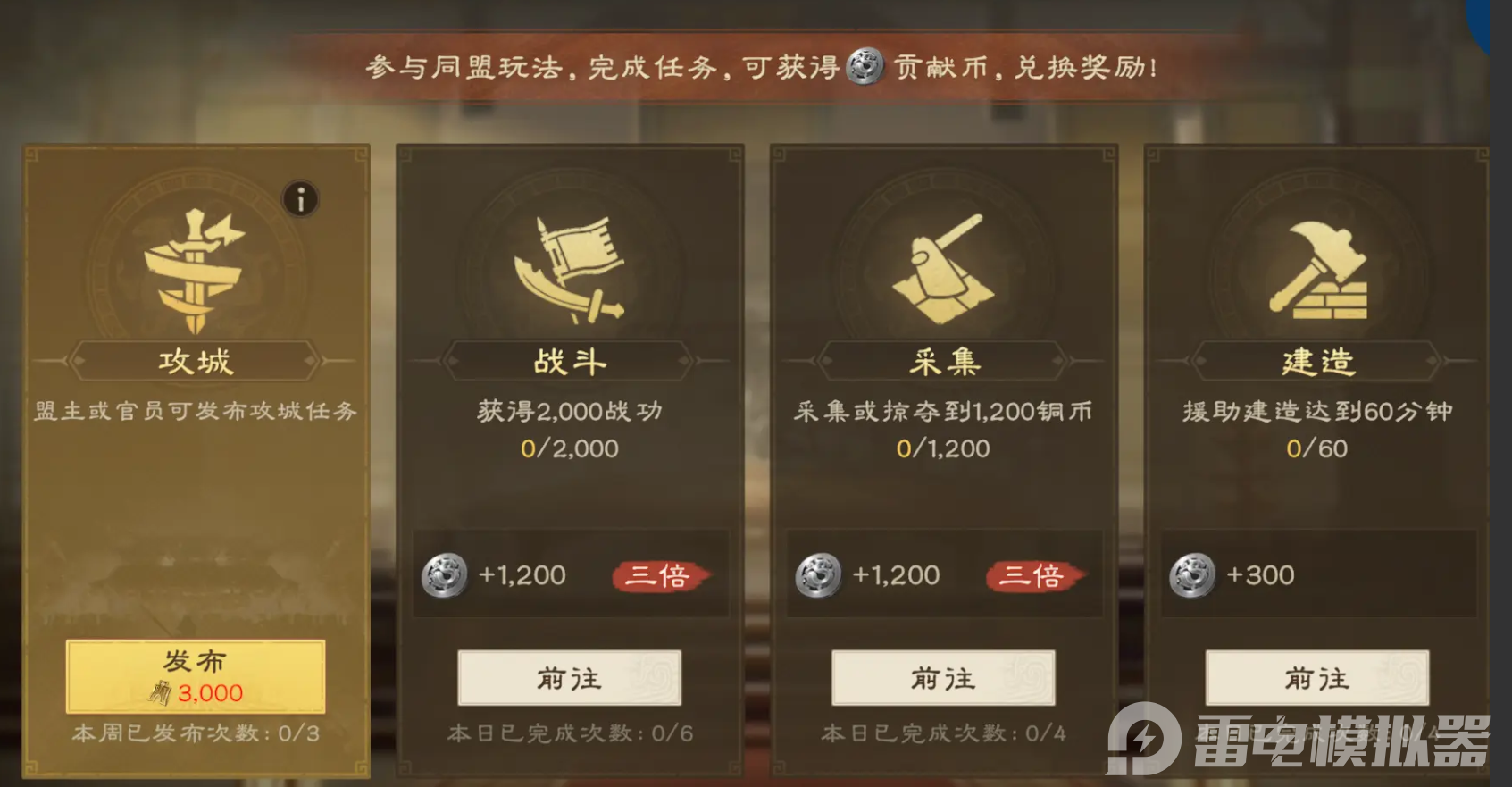Expand the 战斗 task reward panel
The image size is (1512, 787).
[570, 574]
